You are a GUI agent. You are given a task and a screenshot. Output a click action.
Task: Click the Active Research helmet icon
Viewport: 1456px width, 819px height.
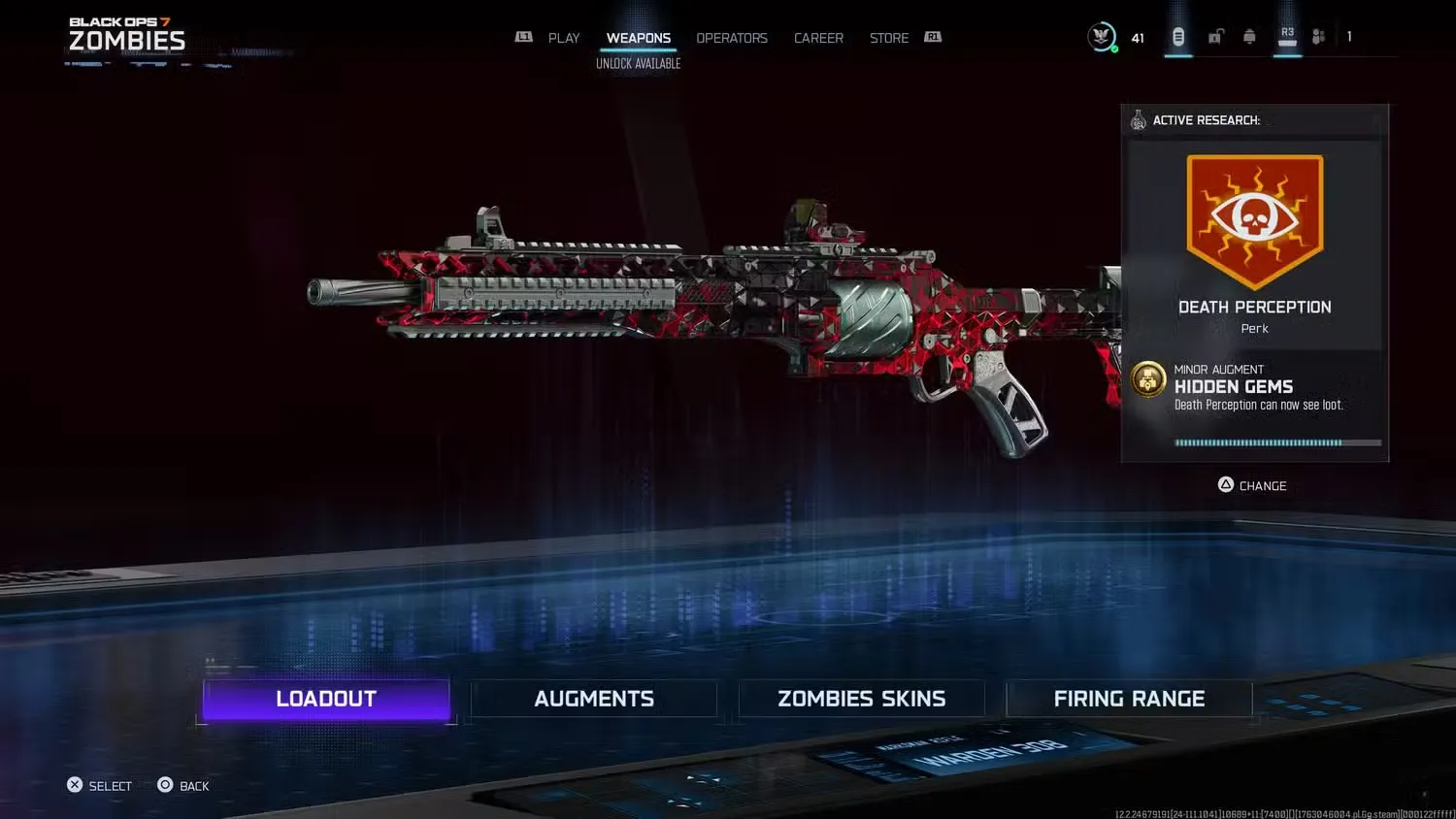click(1137, 119)
